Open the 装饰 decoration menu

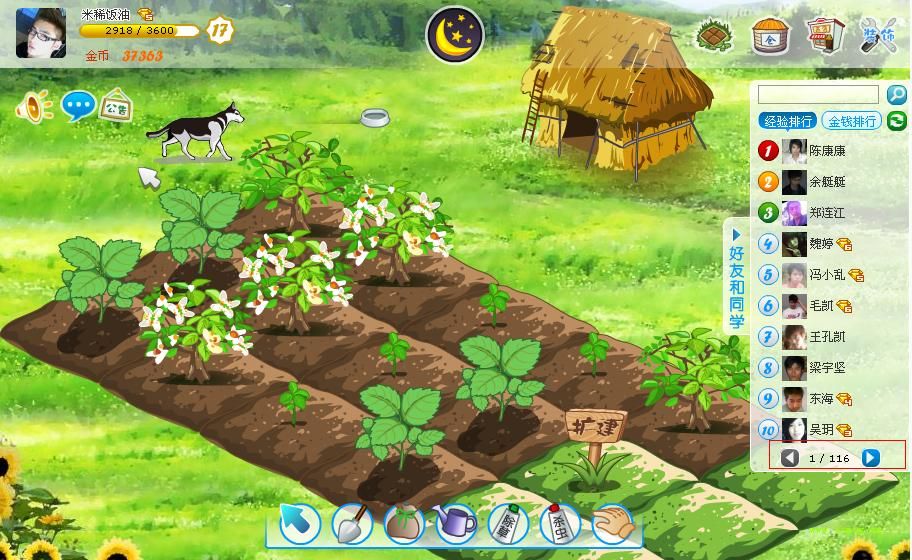pos(879,36)
